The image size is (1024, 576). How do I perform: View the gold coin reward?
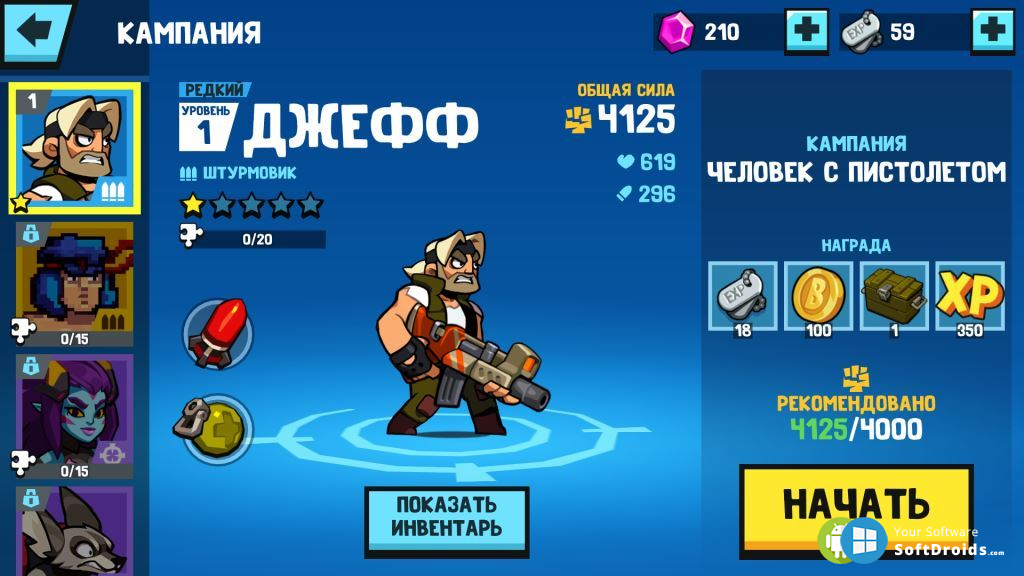click(x=818, y=296)
